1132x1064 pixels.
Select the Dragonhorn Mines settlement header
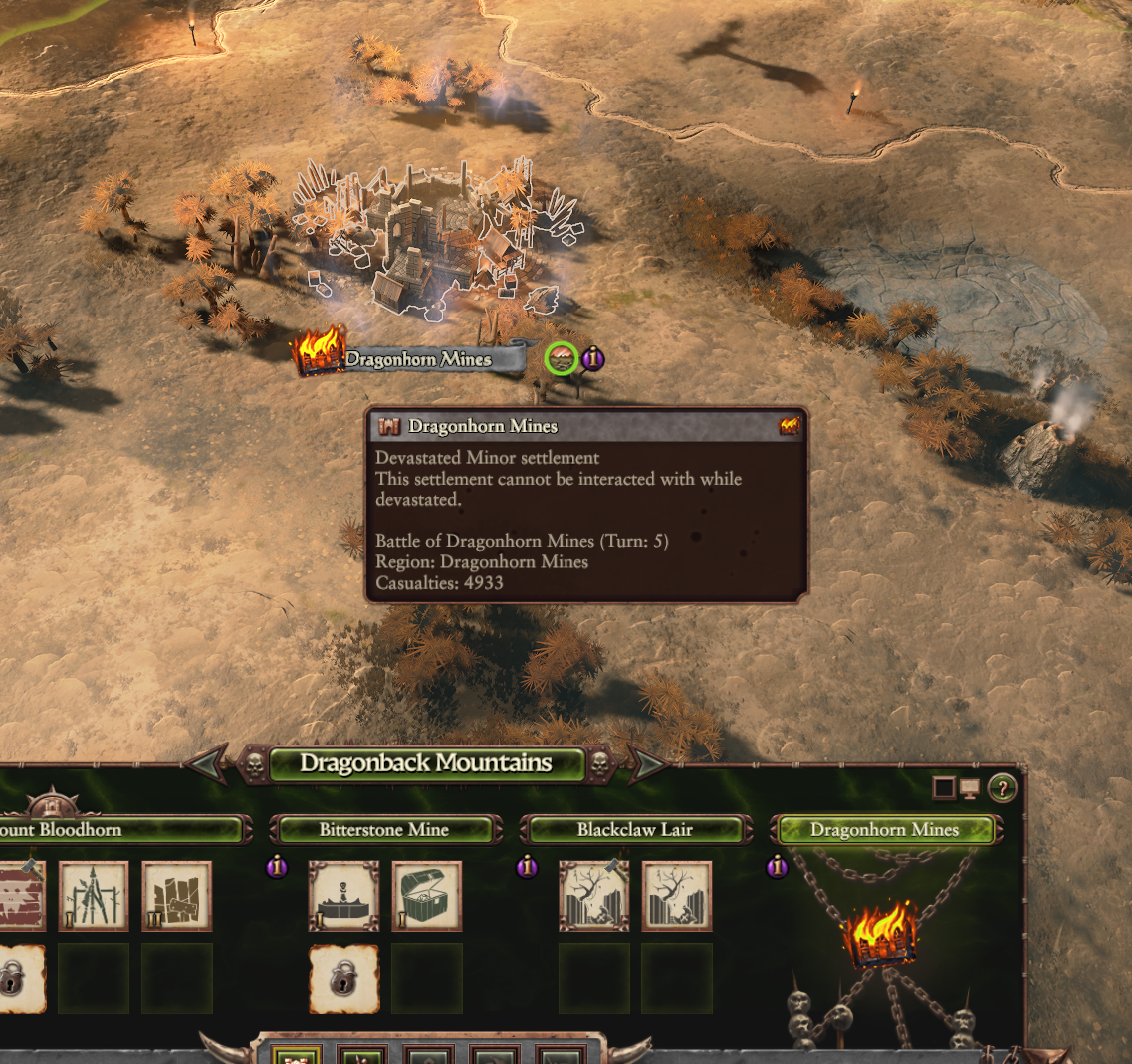[884, 830]
